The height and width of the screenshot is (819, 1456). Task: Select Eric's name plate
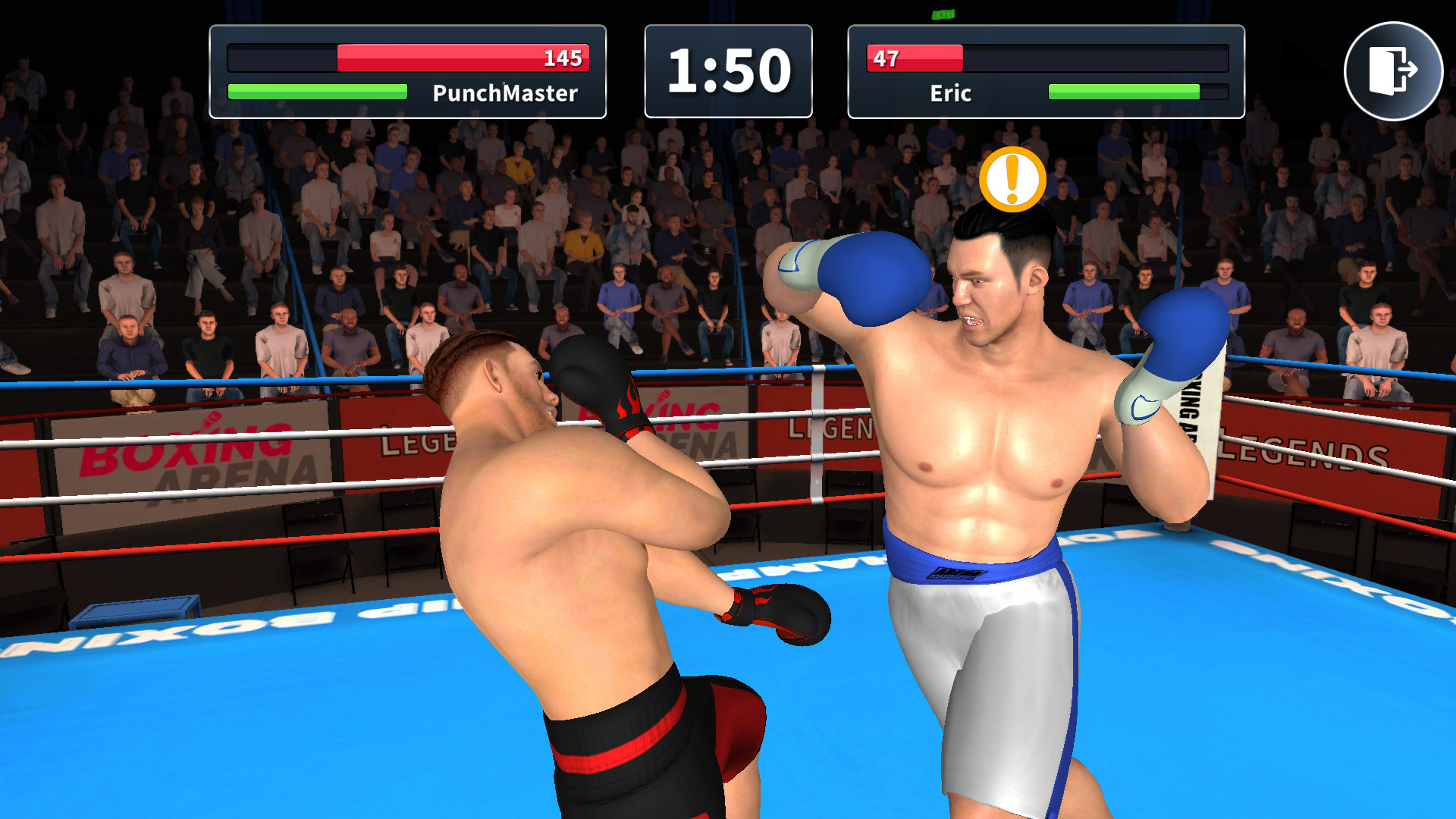949,93
